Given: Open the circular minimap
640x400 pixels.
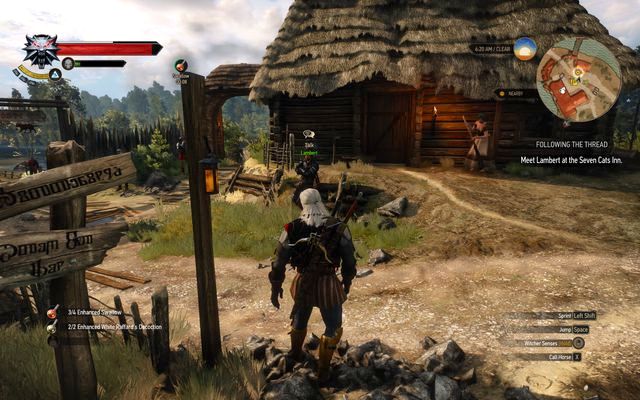Looking at the screenshot, I should 577,79.
